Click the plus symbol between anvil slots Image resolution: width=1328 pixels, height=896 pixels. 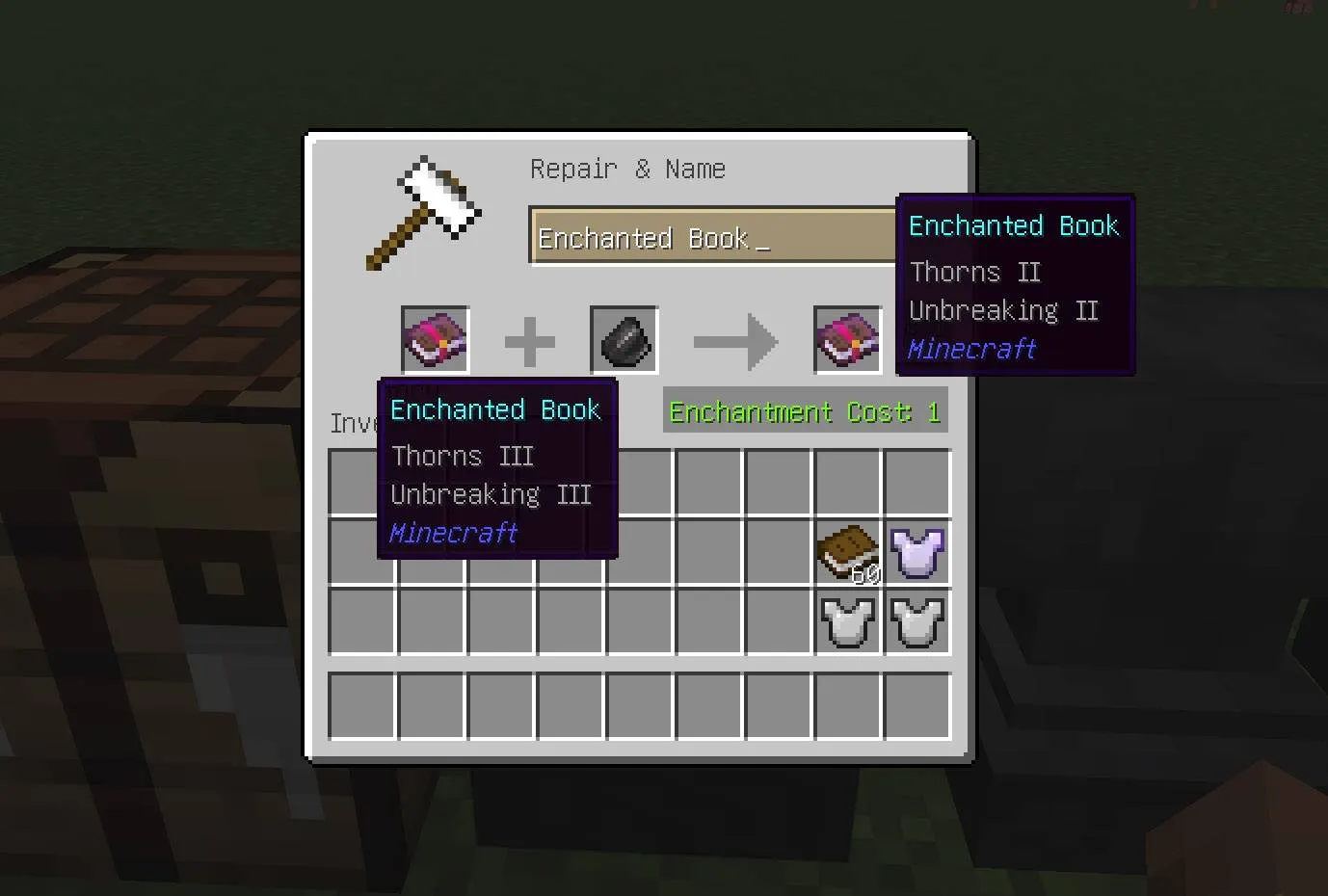pos(529,339)
